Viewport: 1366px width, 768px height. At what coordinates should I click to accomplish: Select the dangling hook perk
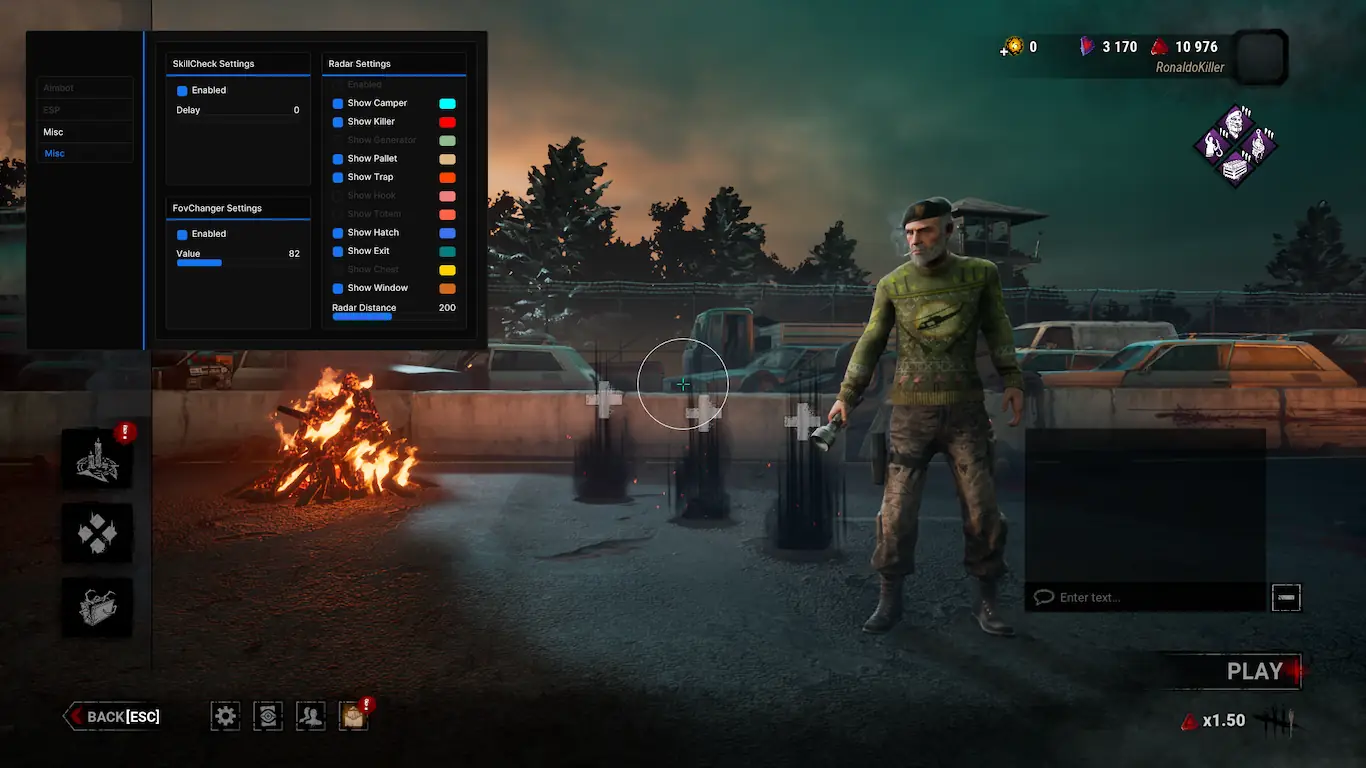coord(1259,146)
